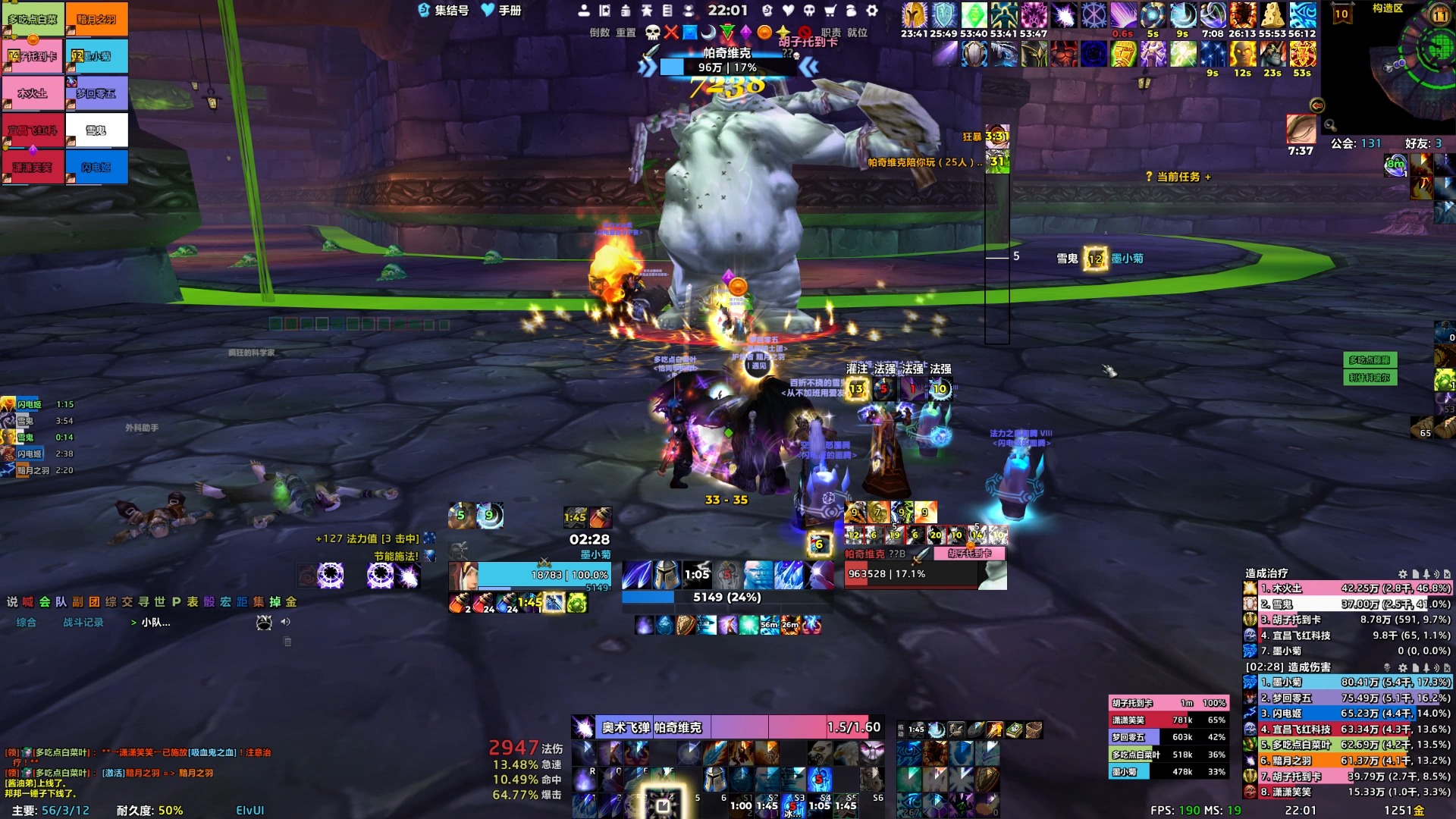The height and width of the screenshot is (819, 1456).
Task: Select the blue square raid marker
Action: coord(690,33)
